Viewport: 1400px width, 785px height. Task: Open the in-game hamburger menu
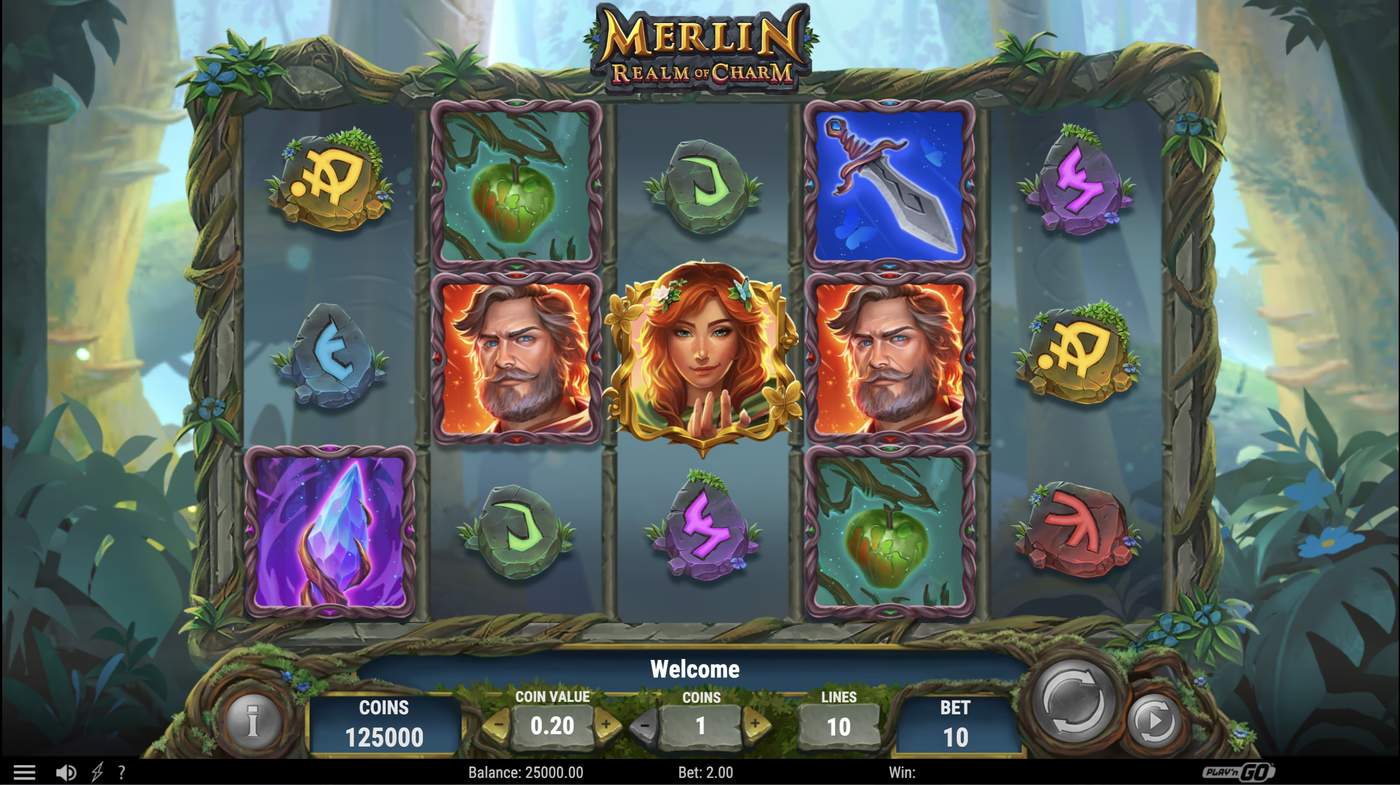pos(24,771)
